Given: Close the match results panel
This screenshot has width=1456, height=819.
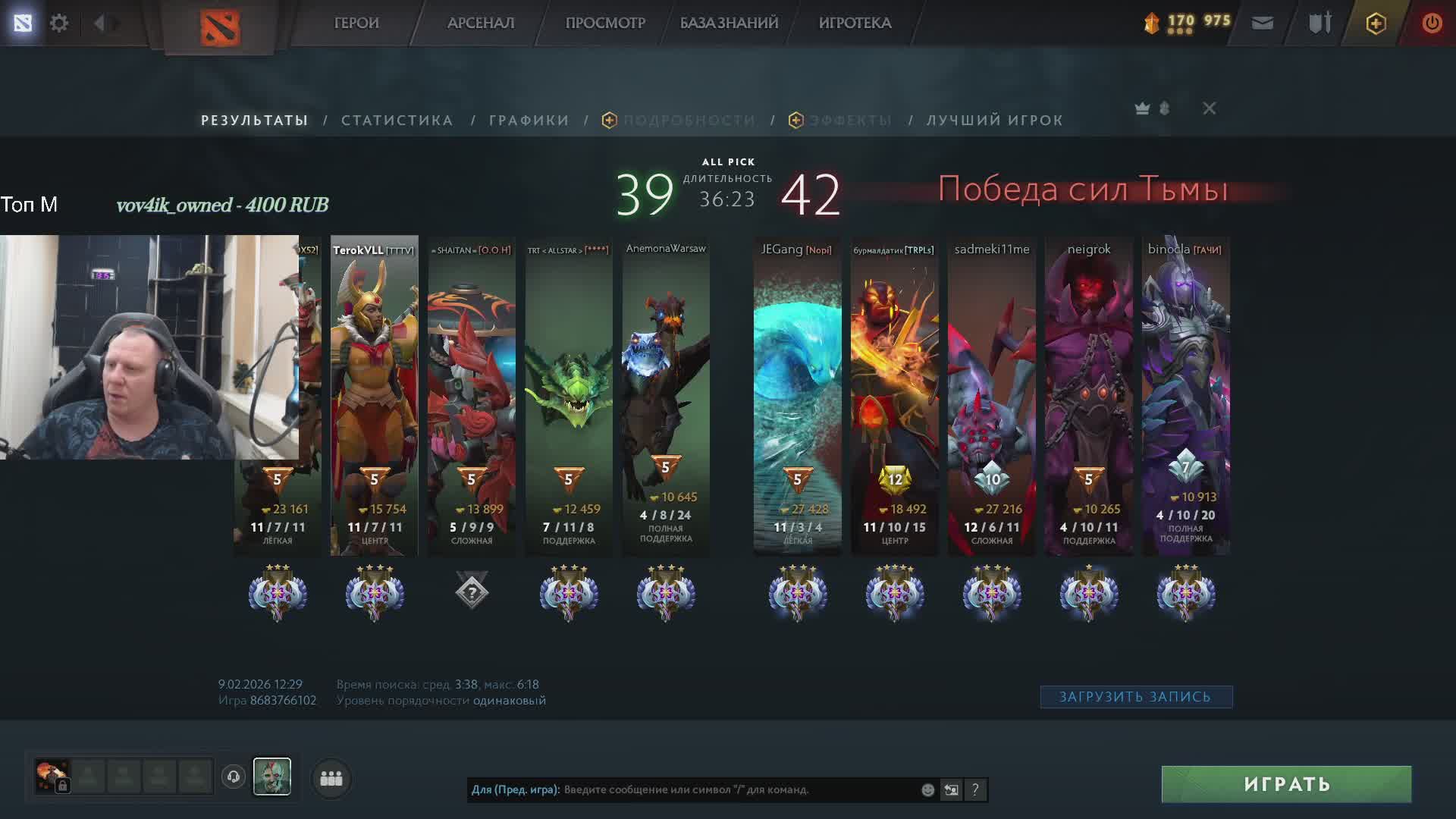Looking at the screenshot, I should pos(1209,108).
